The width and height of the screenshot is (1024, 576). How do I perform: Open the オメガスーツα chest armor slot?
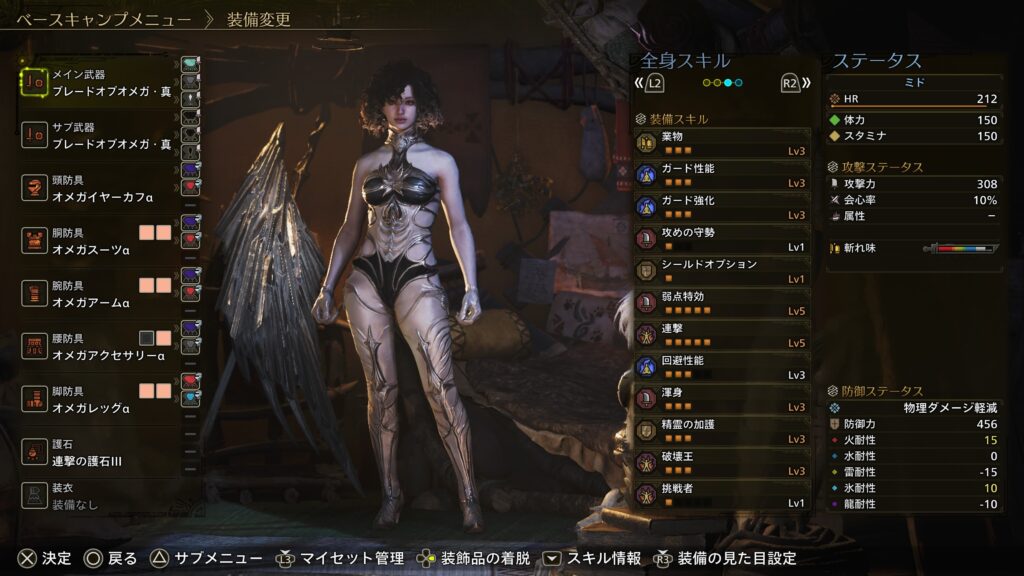pyautogui.click(x=100, y=241)
